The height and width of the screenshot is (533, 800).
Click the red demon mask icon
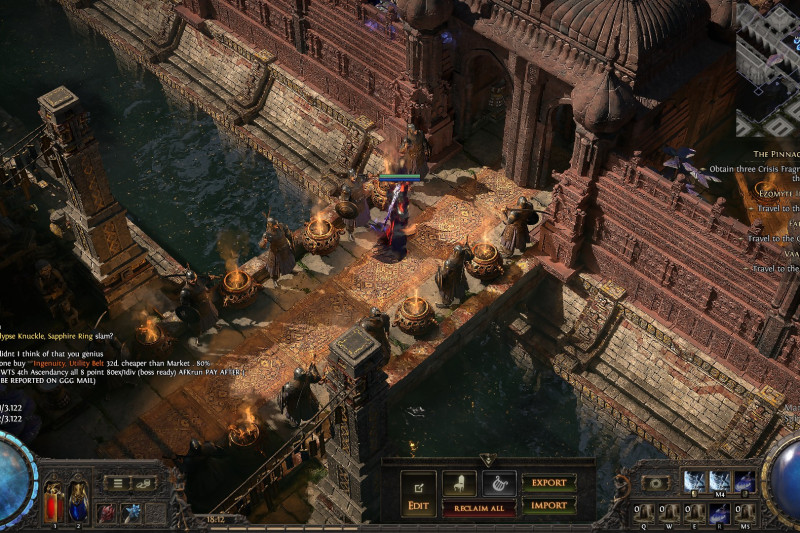[x=107, y=512]
